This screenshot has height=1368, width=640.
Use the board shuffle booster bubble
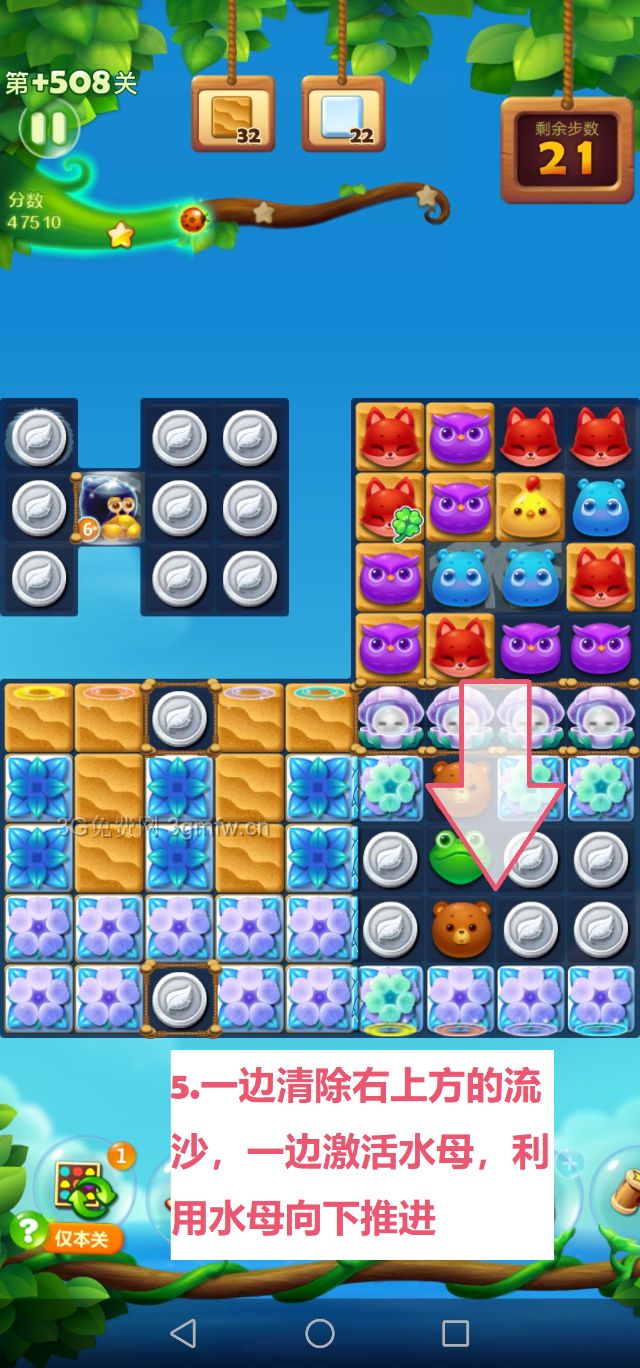86,1185
